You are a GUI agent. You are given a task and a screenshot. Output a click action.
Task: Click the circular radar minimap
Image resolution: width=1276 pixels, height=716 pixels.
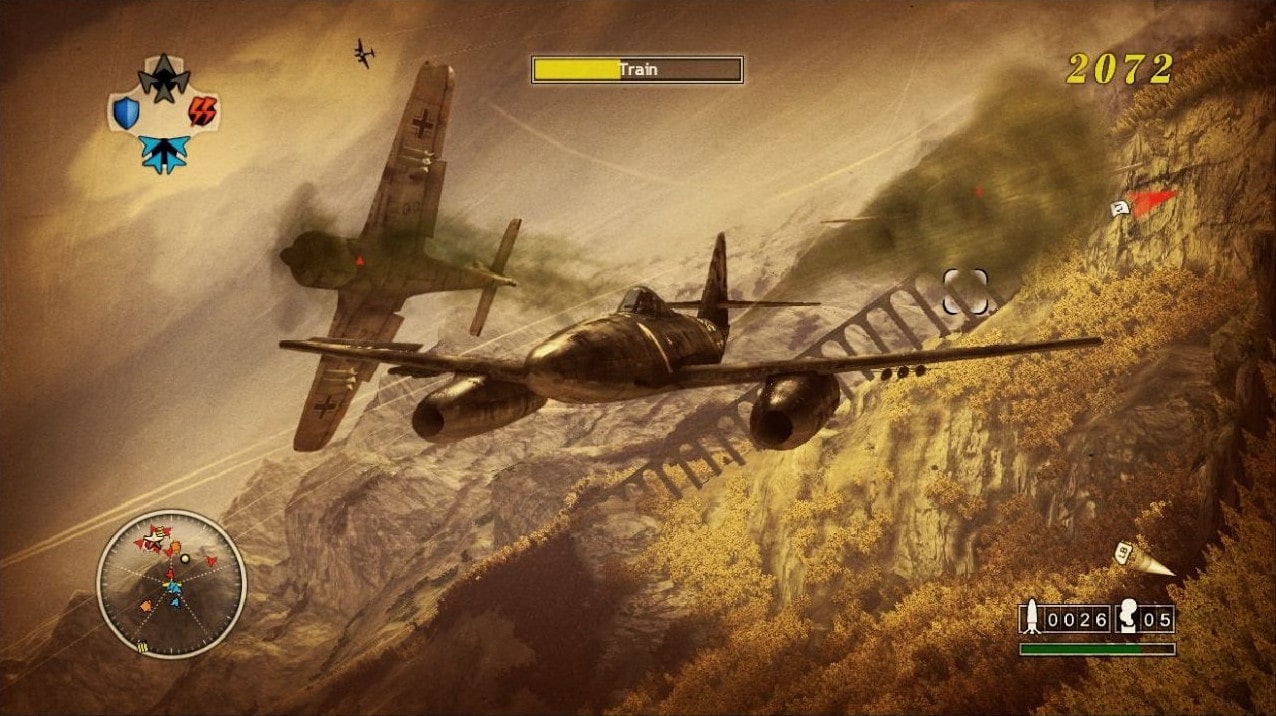point(171,583)
